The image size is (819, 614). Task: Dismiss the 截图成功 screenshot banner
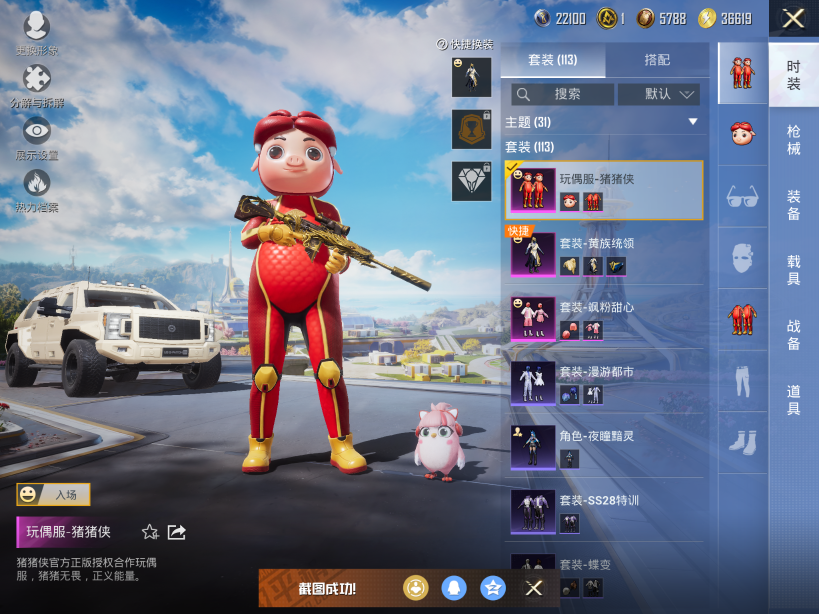coord(534,588)
